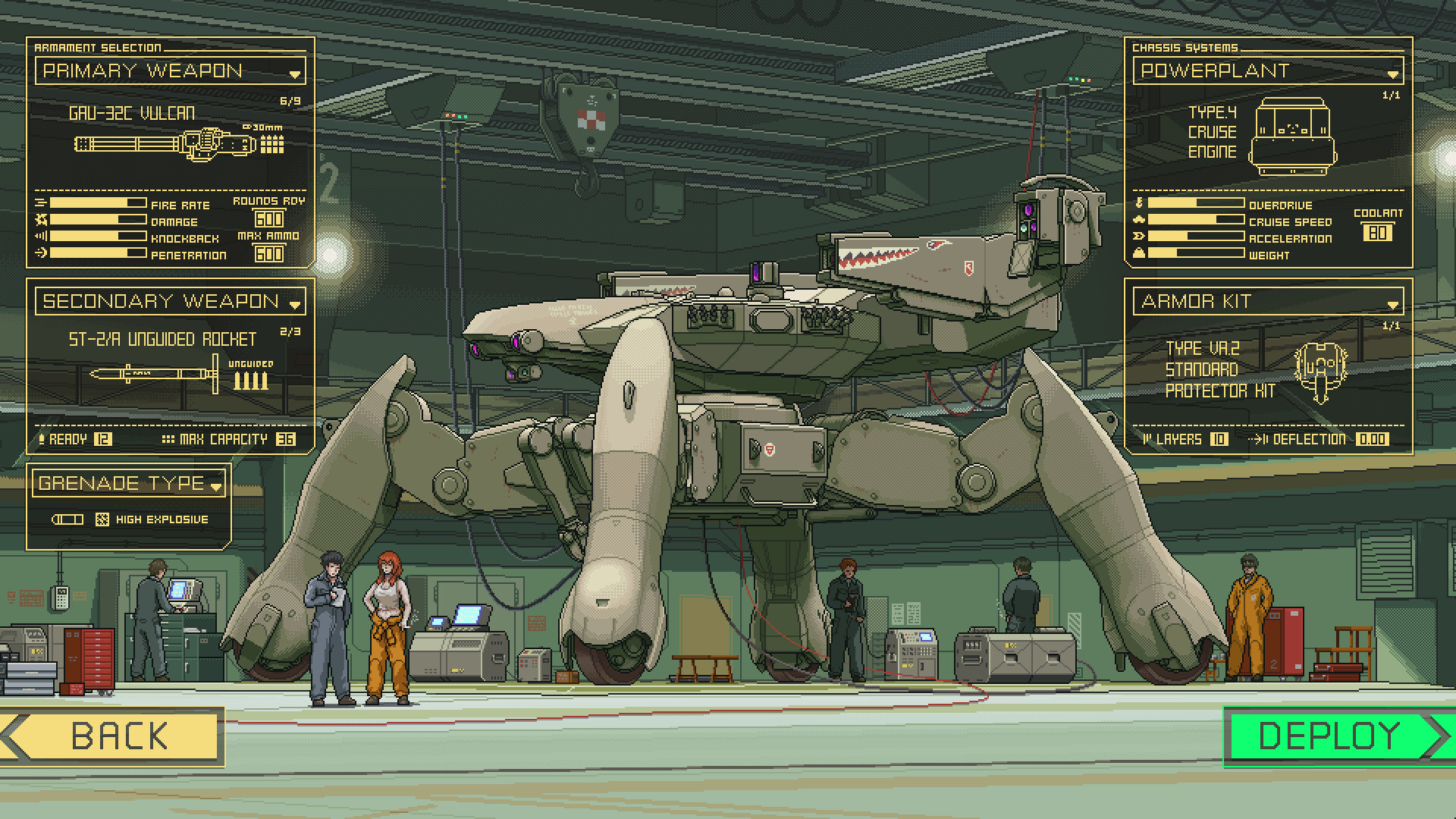
Task: Open the Armament Selection panel
Action: pos(97,46)
